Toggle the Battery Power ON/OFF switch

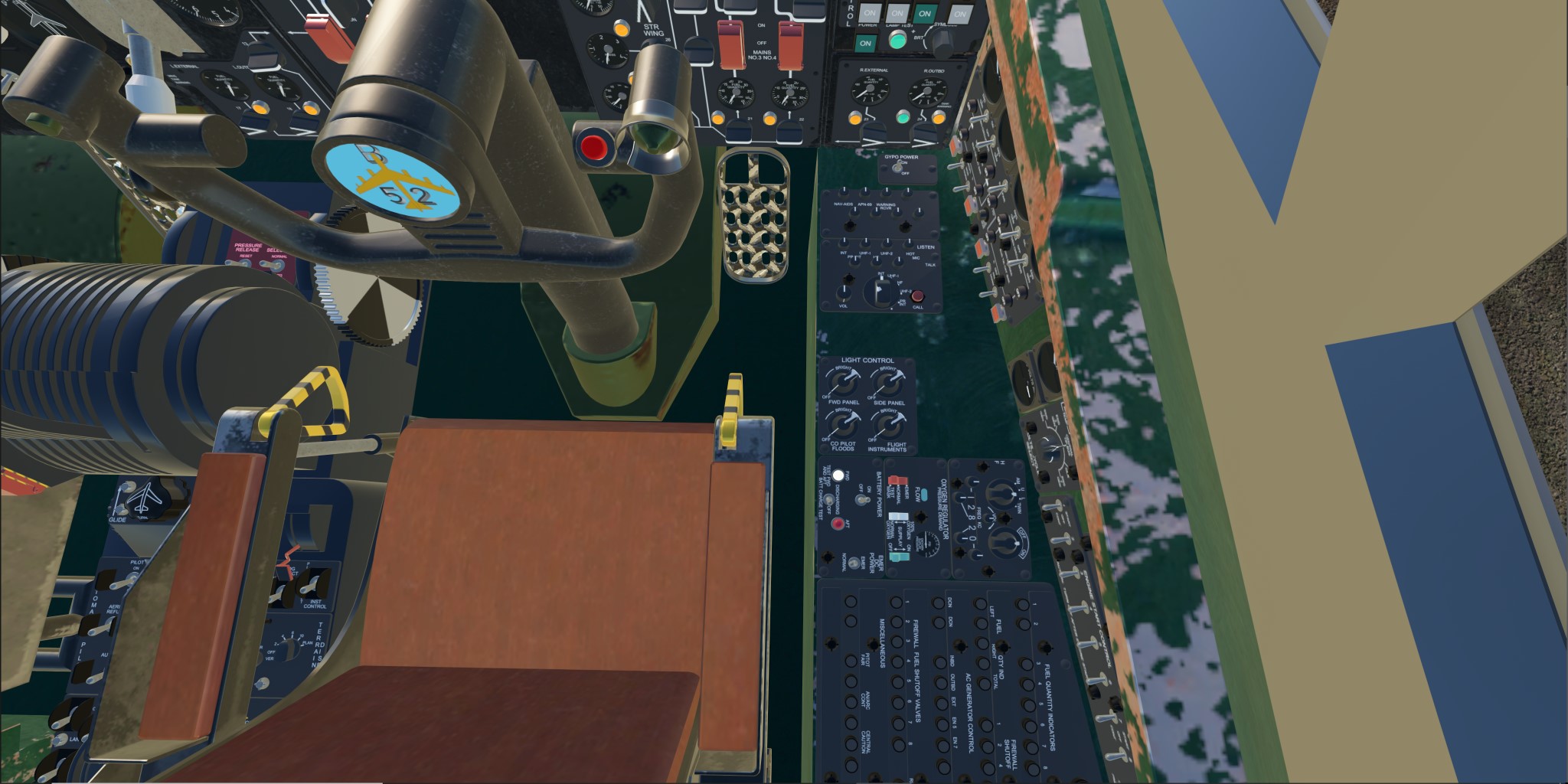pyautogui.click(x=863, y=499)
